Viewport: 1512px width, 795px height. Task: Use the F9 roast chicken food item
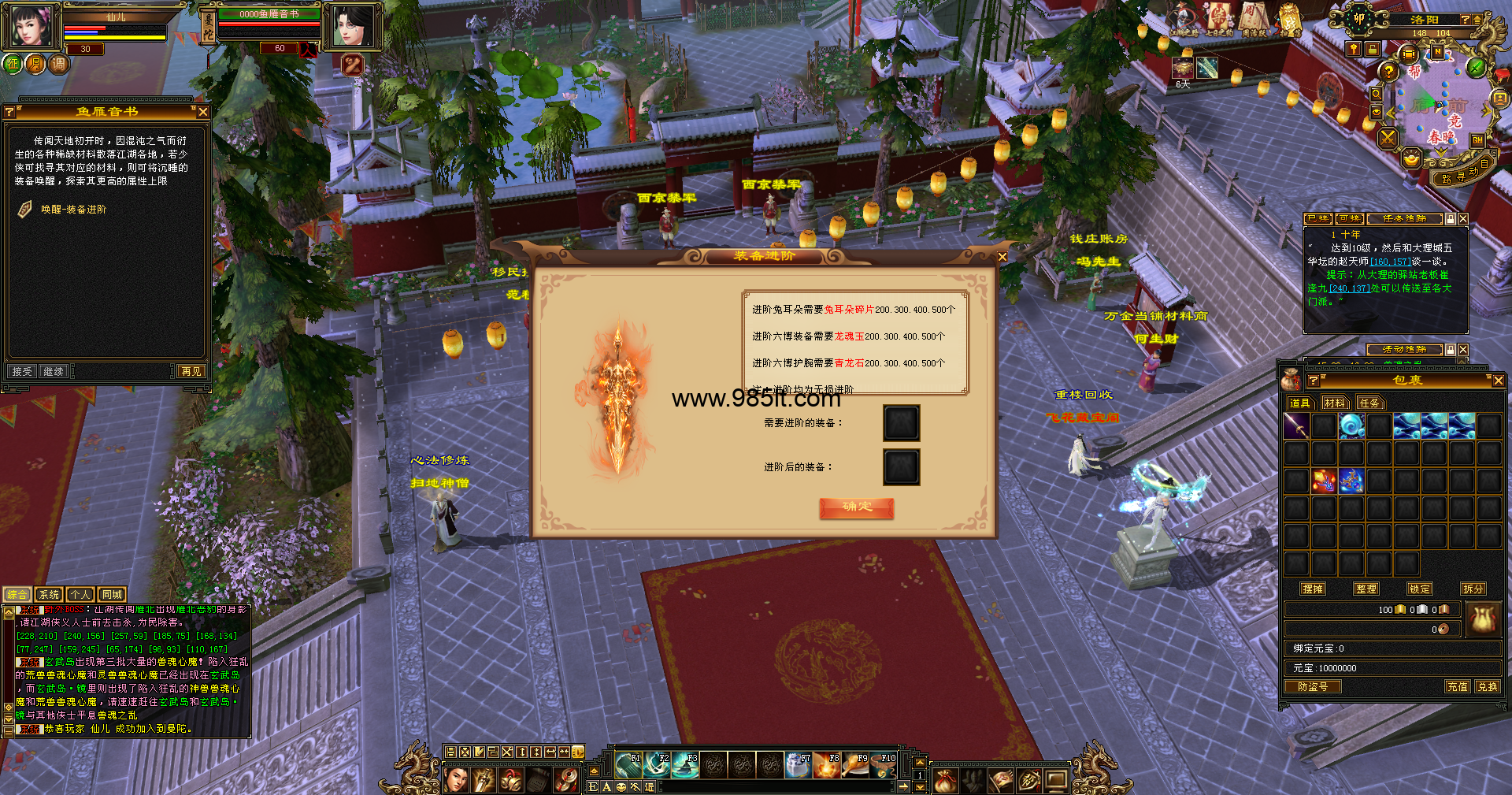coord(855,764)
